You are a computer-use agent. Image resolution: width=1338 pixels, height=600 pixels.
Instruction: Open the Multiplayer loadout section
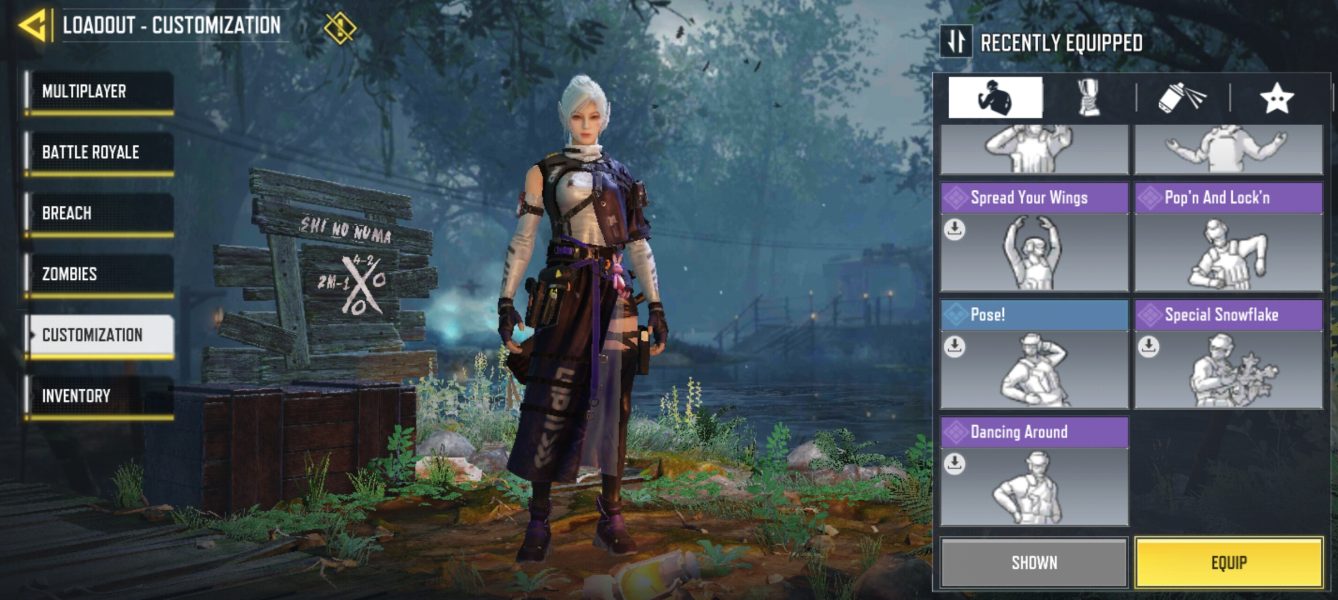[x=99, y=92]
